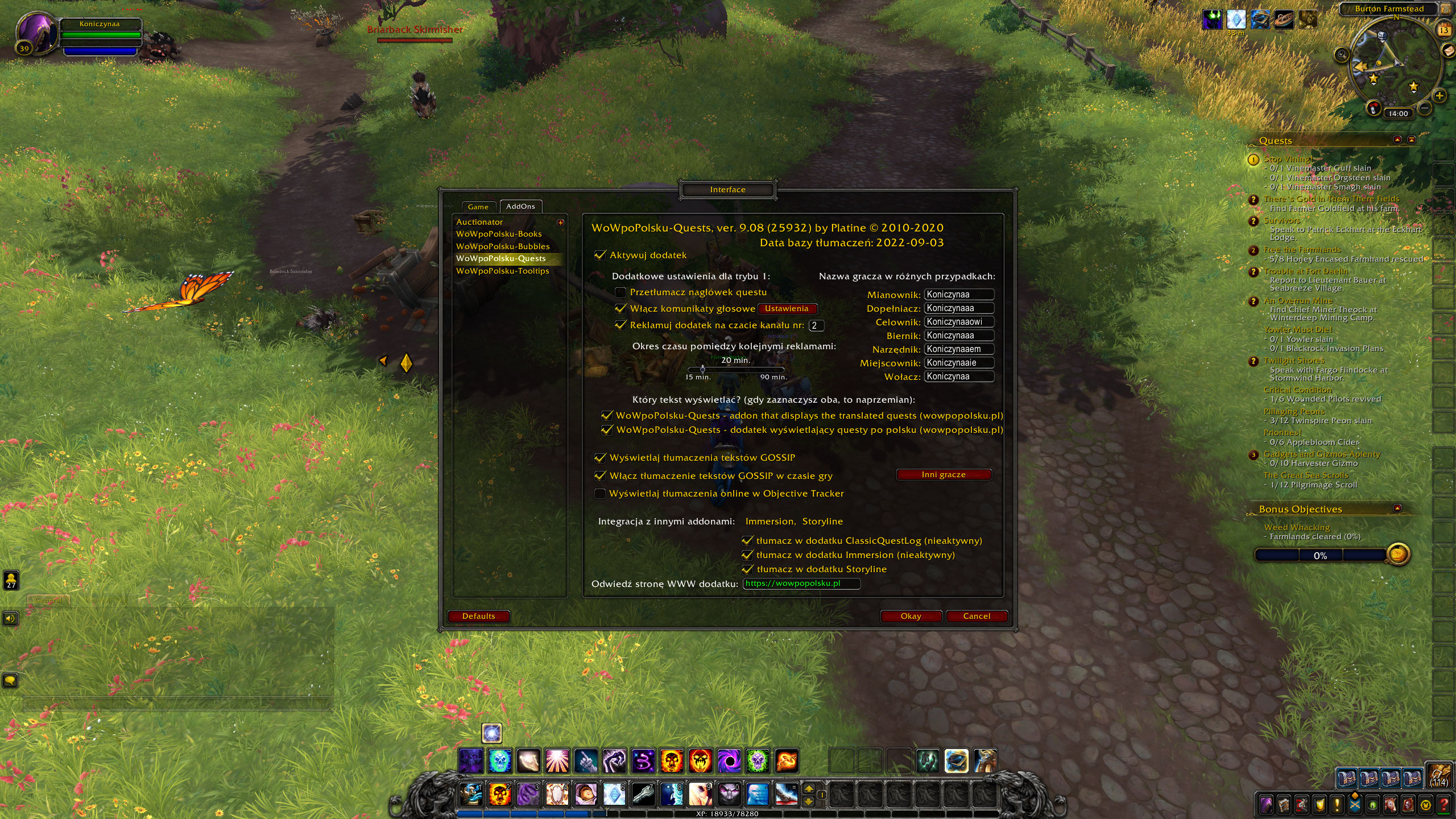
Task: Click the calendar showing day 13 by the minimap
Action: pyautogui.click(x=1443, y=30)
